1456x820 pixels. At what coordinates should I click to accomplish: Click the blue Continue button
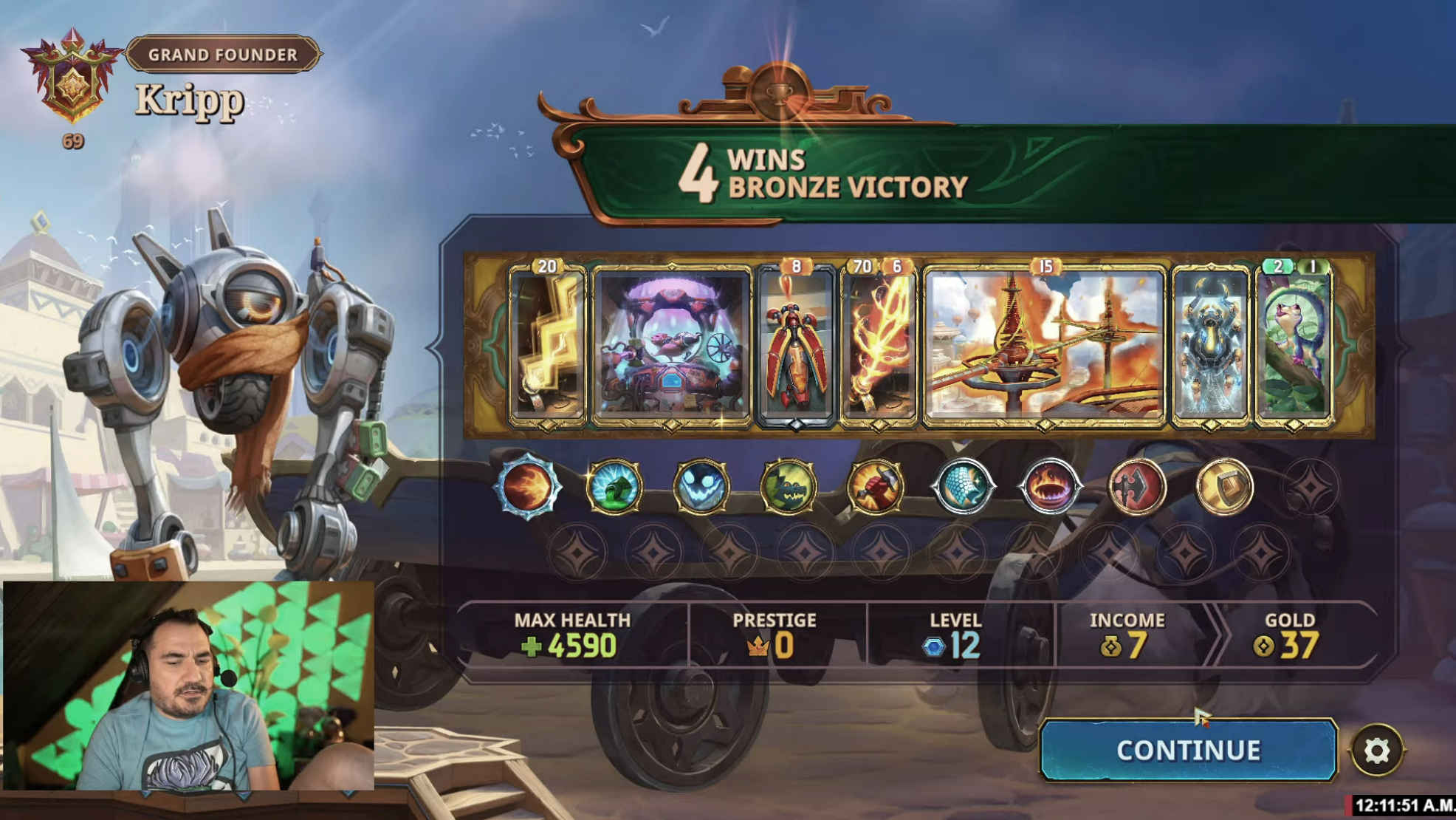(1187, 750)
